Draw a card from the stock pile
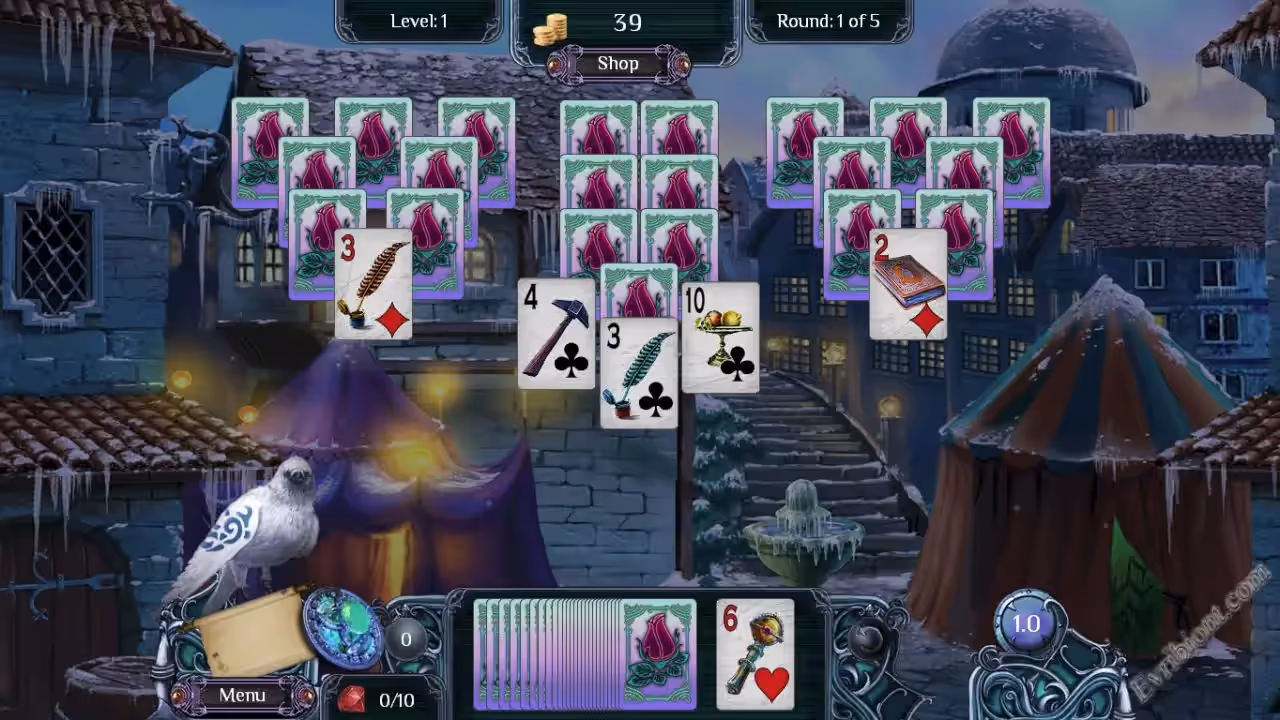This screenshot has height=720, width=1280. click(656, 652)
